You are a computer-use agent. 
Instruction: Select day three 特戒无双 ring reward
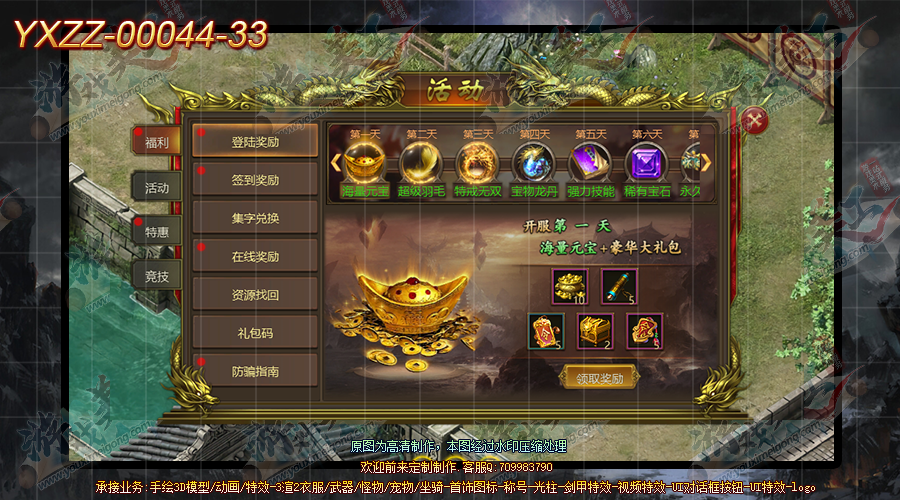tap(476, 163)
